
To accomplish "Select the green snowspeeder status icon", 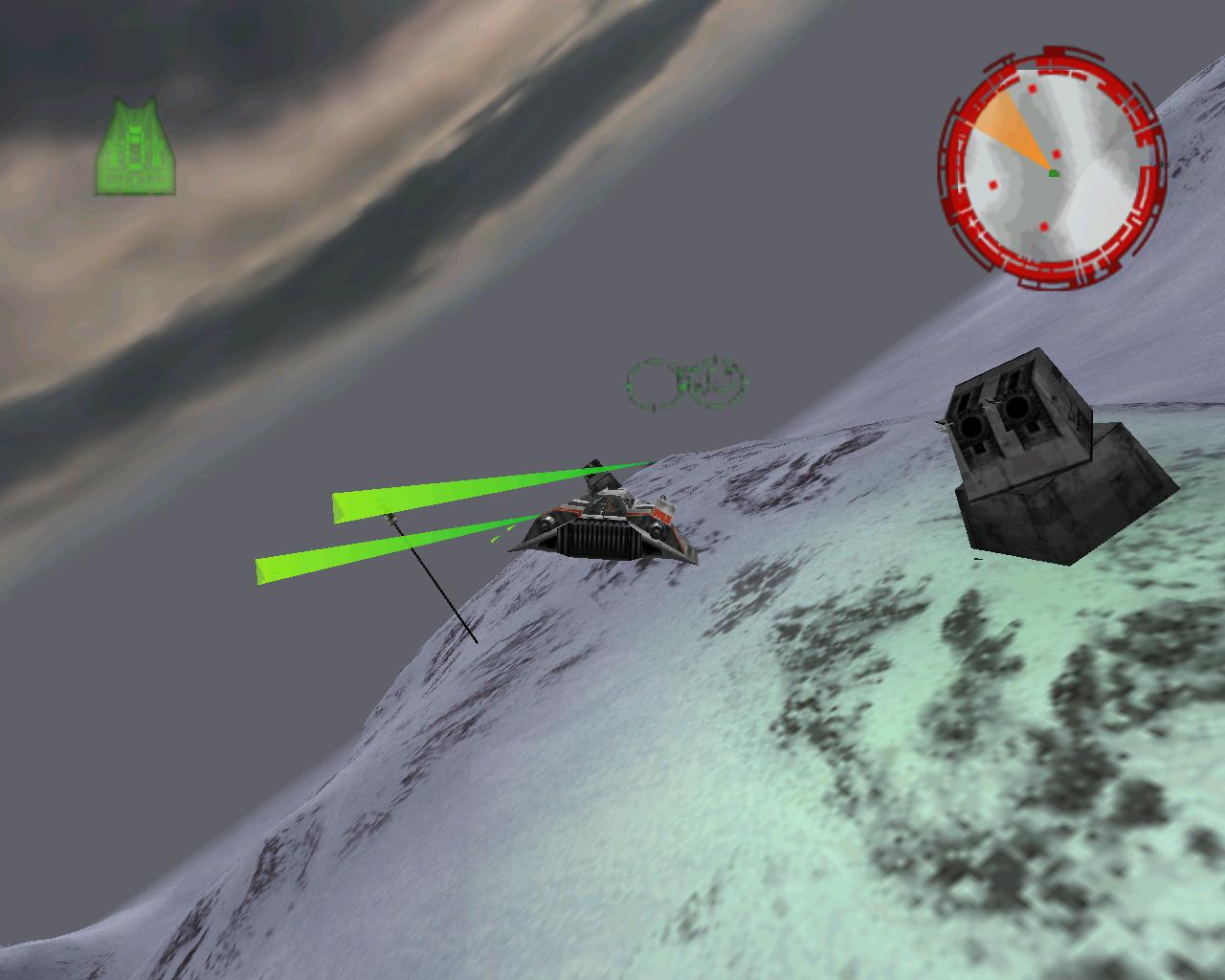I will pos(135,148).
